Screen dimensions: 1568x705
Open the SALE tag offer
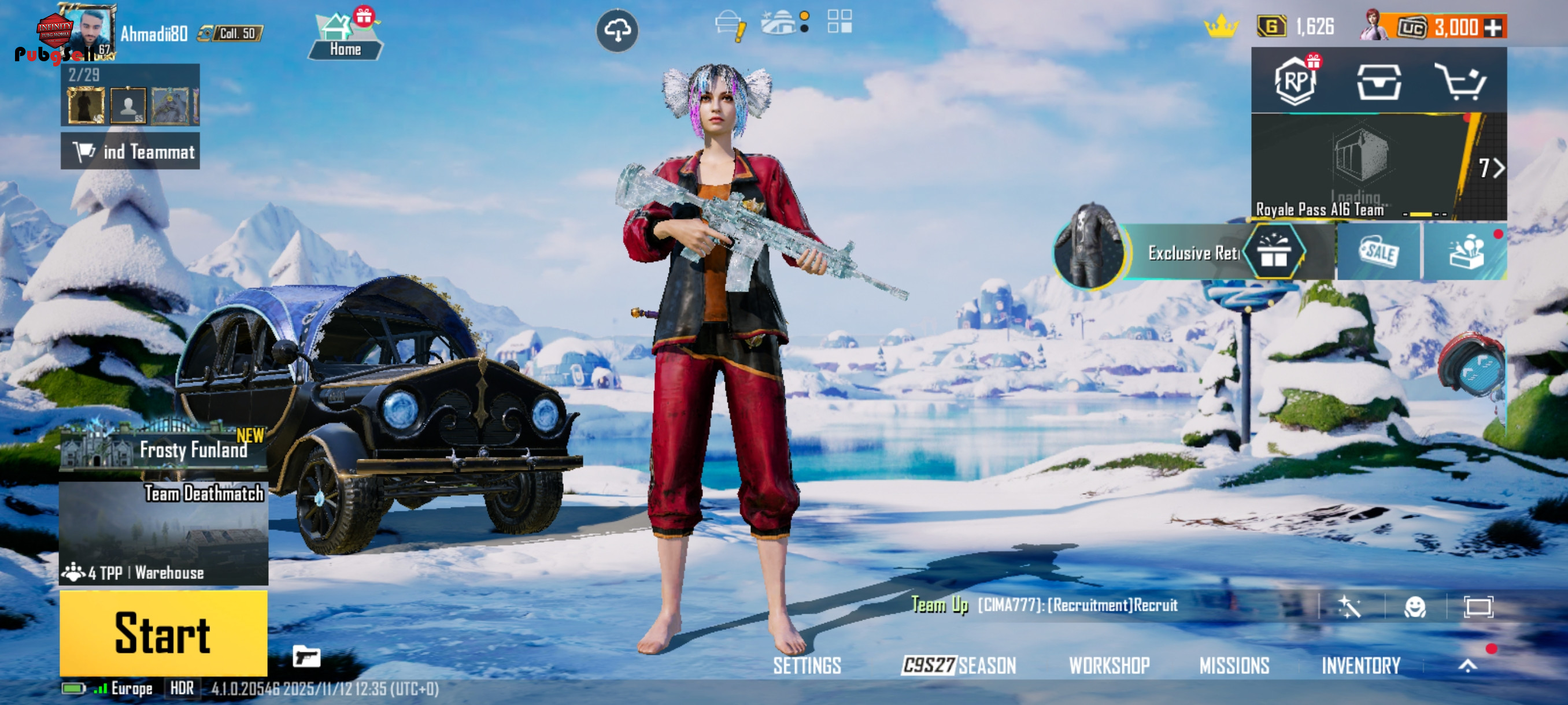[x=1379, y=251]
